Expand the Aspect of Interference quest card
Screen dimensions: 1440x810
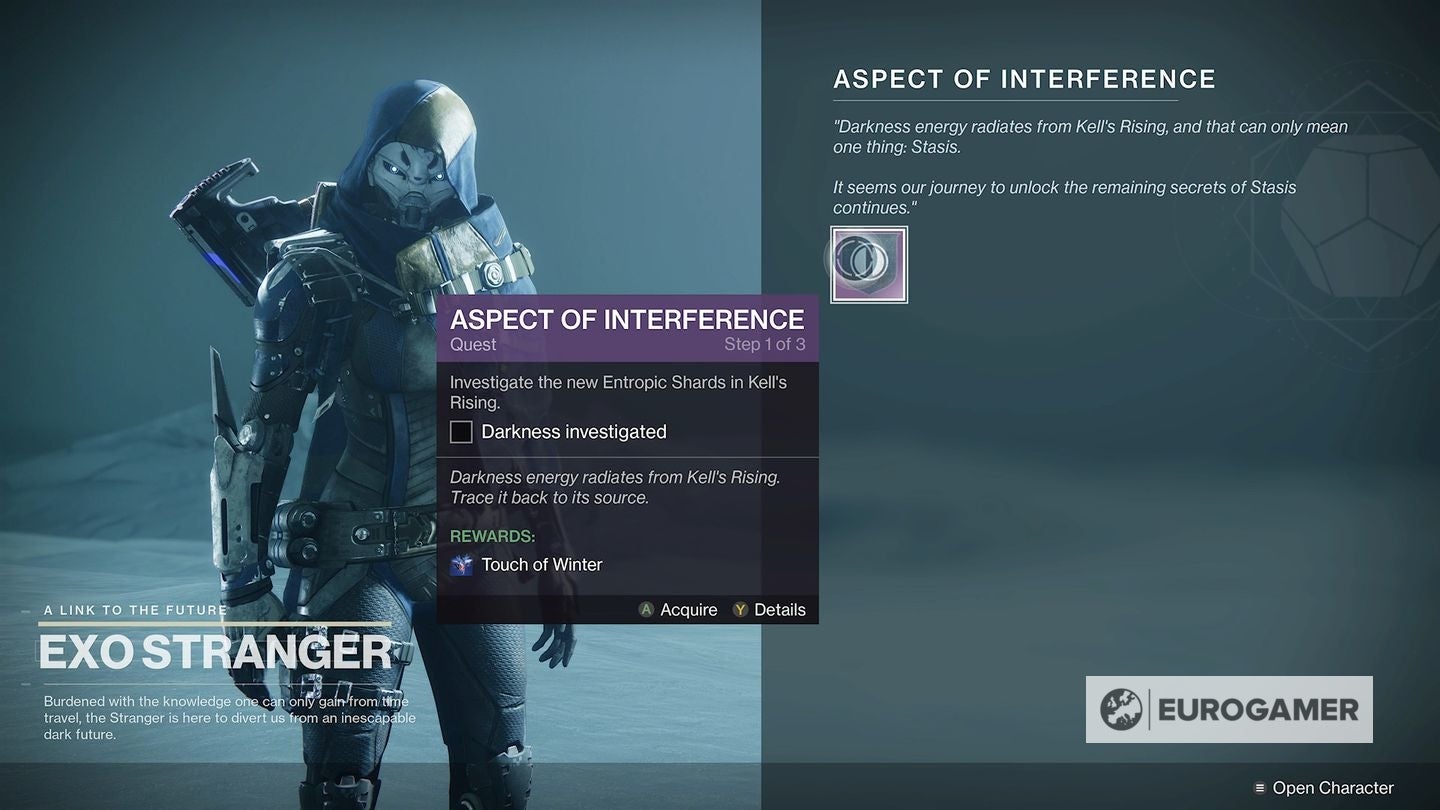(x=627, y=320)
